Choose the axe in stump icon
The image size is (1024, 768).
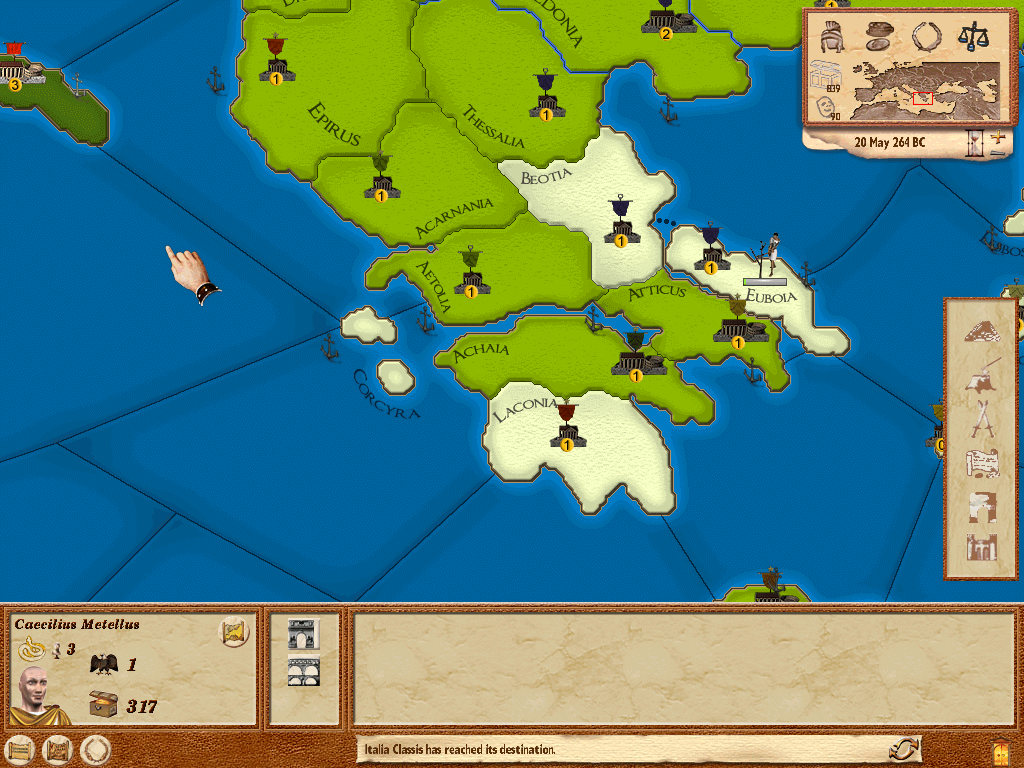click(x=982, y=374)
